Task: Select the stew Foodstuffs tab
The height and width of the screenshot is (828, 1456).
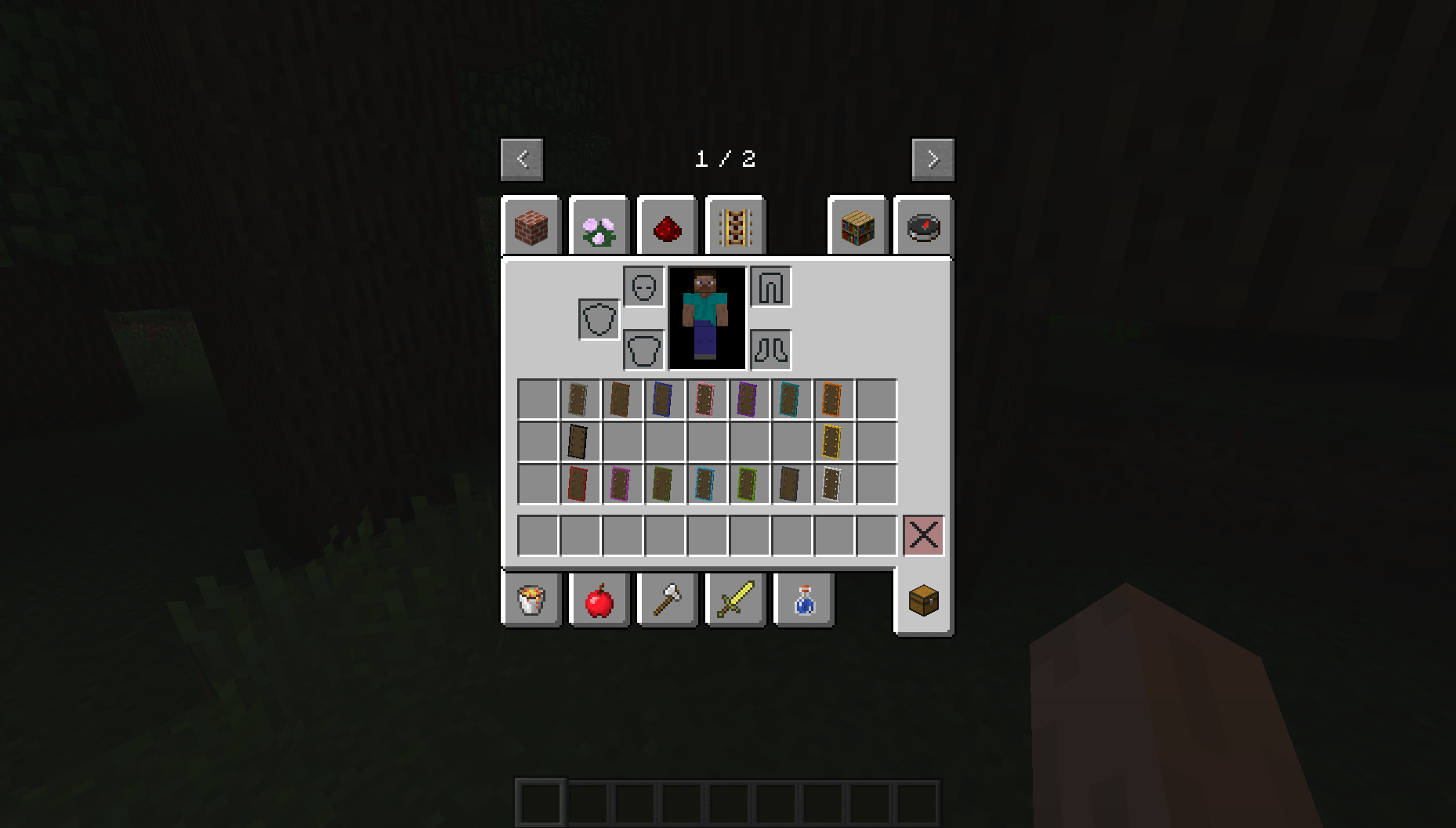Action: [531, 599]
